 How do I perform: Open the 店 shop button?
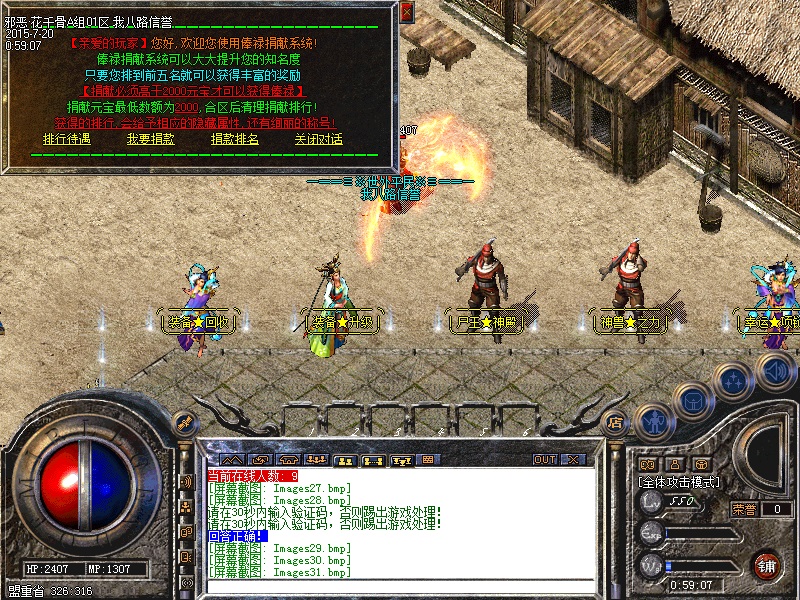click(x=616, y=422)
